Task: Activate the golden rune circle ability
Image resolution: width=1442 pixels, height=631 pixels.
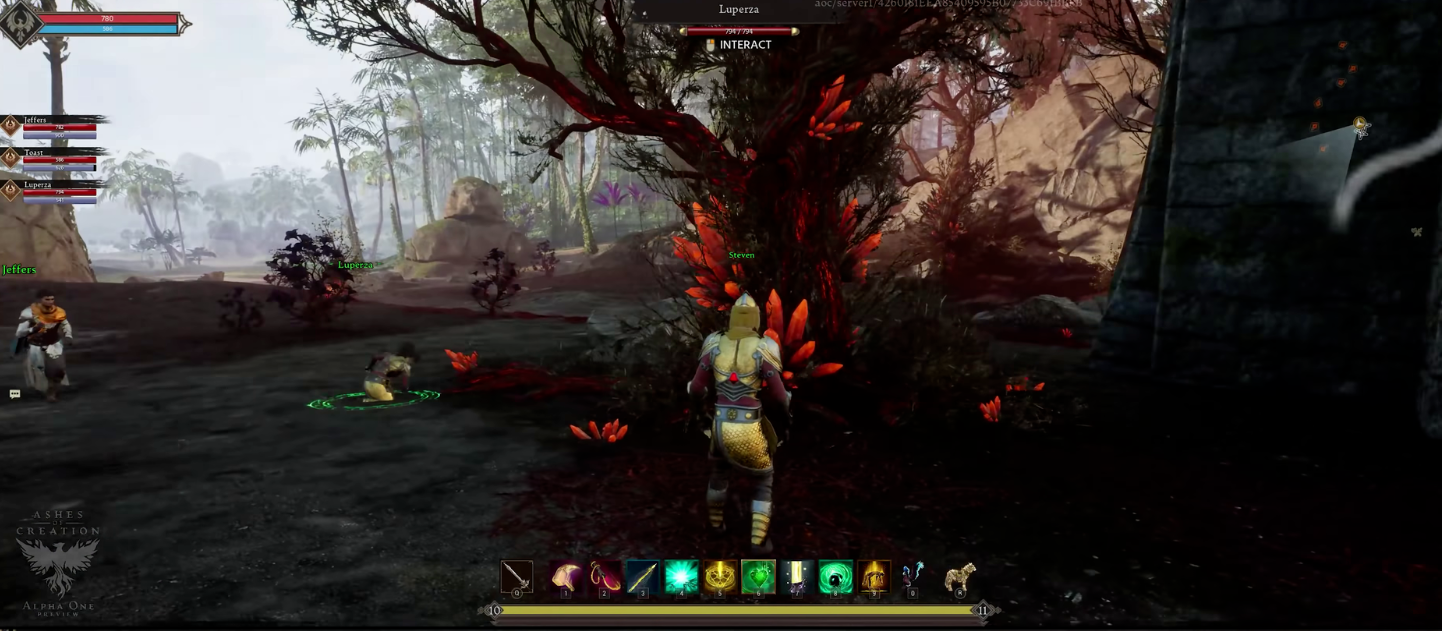Action: pos(720,577)
